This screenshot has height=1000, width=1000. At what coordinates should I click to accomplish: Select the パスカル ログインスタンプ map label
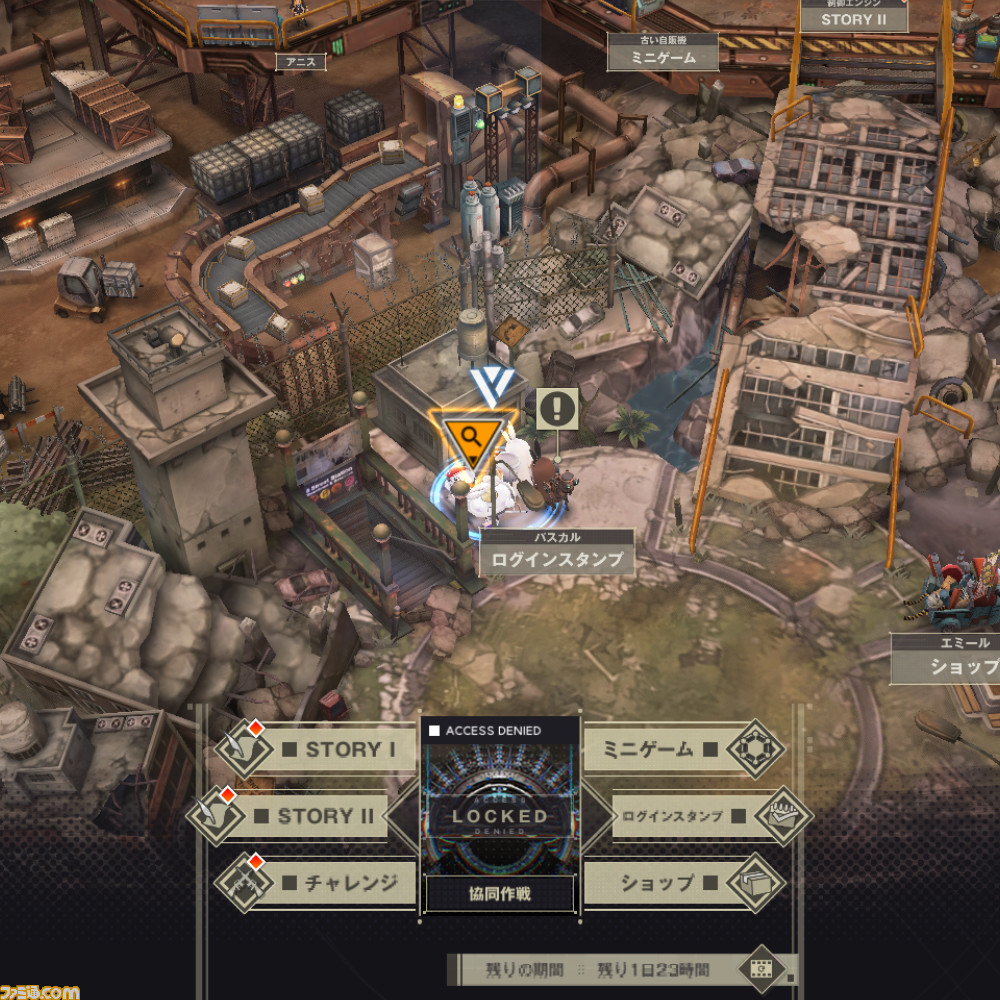(x=557, y=553)
